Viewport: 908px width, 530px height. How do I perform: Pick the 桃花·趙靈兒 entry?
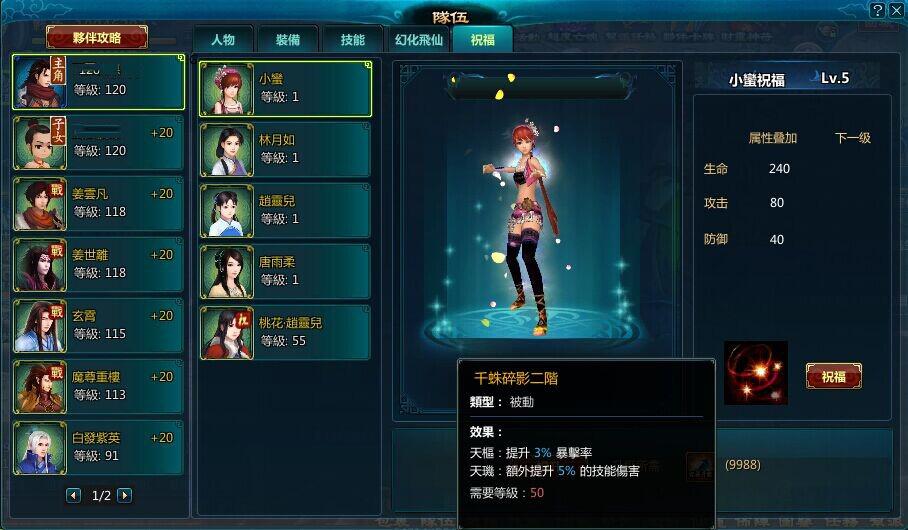(285, 333)
